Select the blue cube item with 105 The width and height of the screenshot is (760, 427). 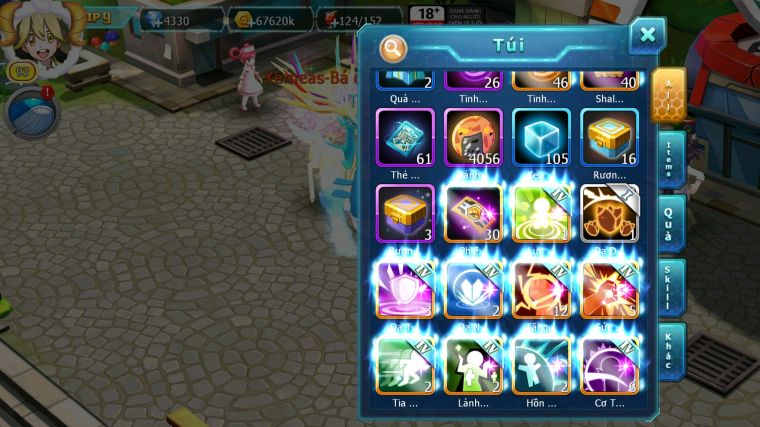pyautogui.click(x=541, y=137)
